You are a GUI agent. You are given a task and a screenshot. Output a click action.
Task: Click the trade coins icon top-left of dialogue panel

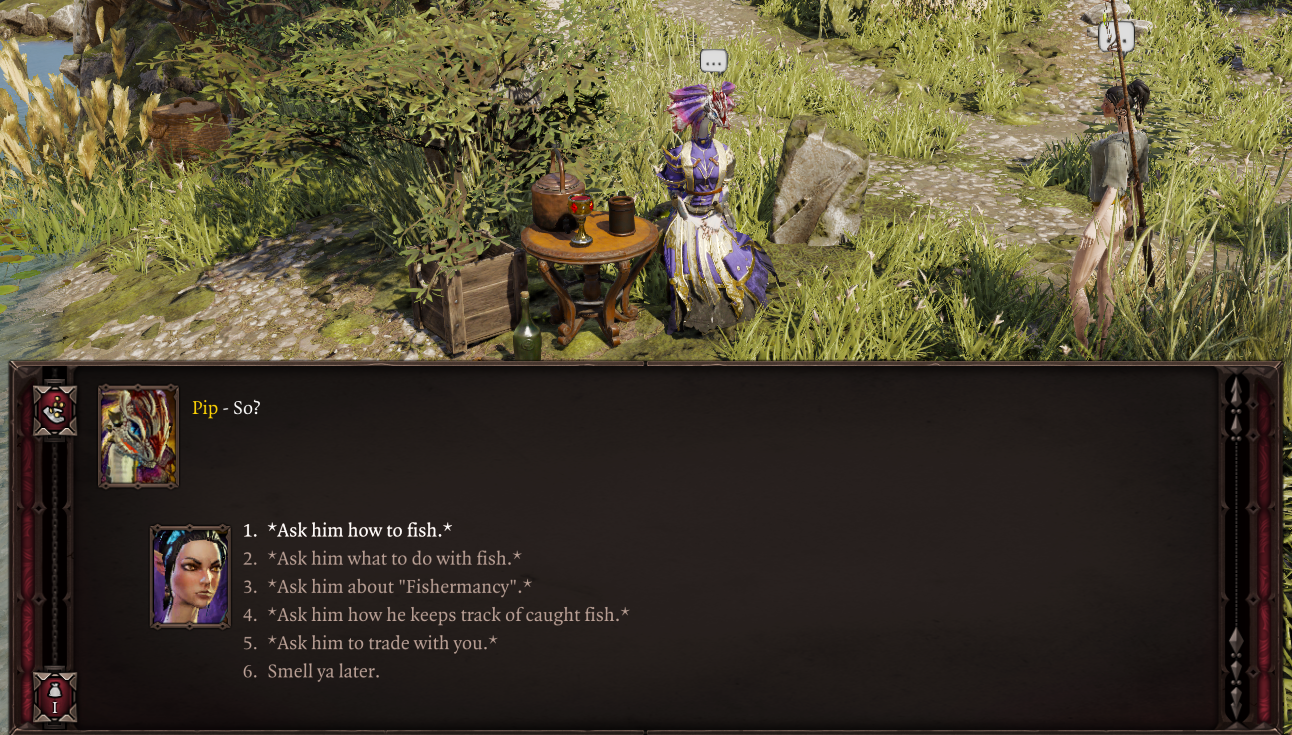coord(55,408)
